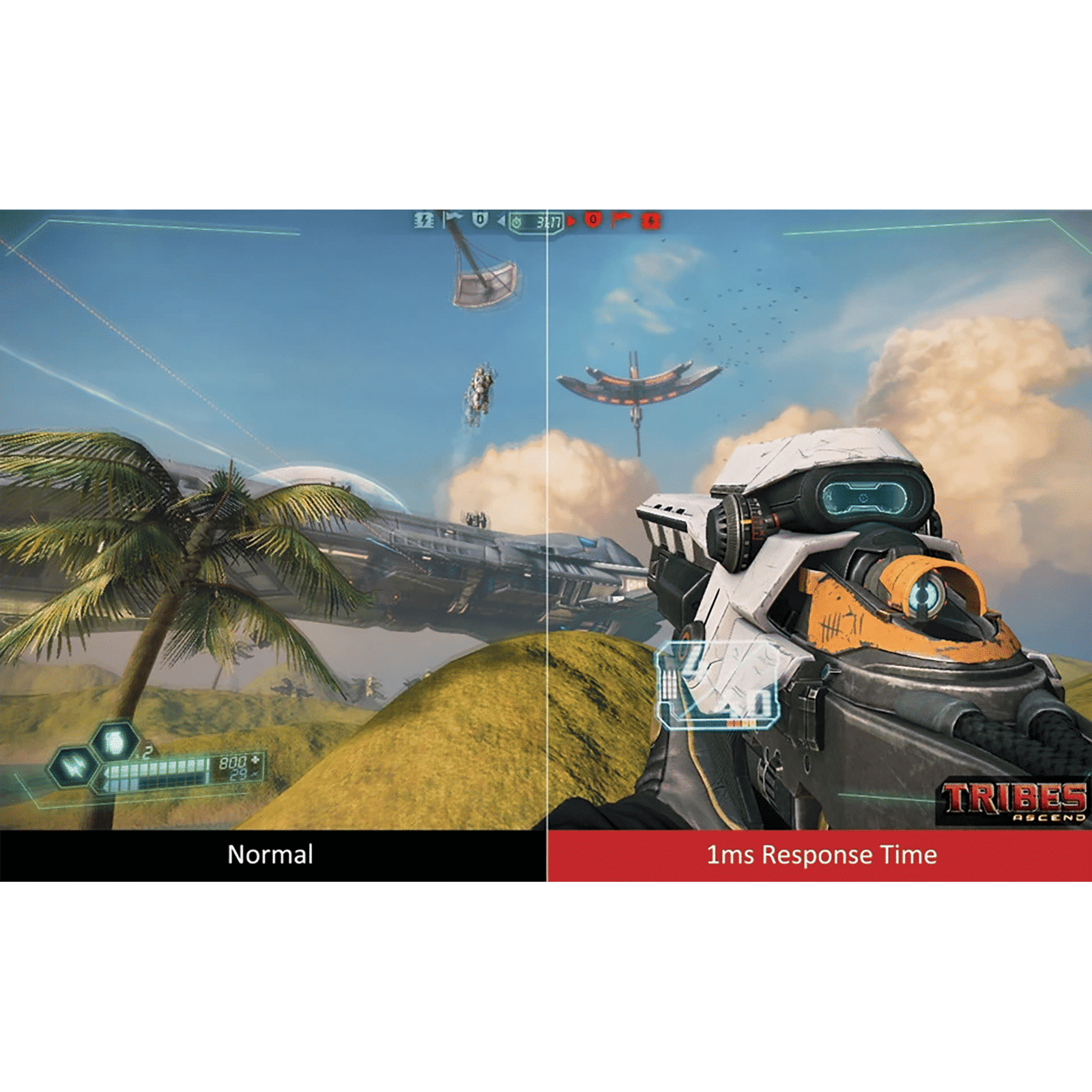Screen dimensions: 1092x1092
Task: Select the blue team shield icon showing 0
Action: point(480,220)
